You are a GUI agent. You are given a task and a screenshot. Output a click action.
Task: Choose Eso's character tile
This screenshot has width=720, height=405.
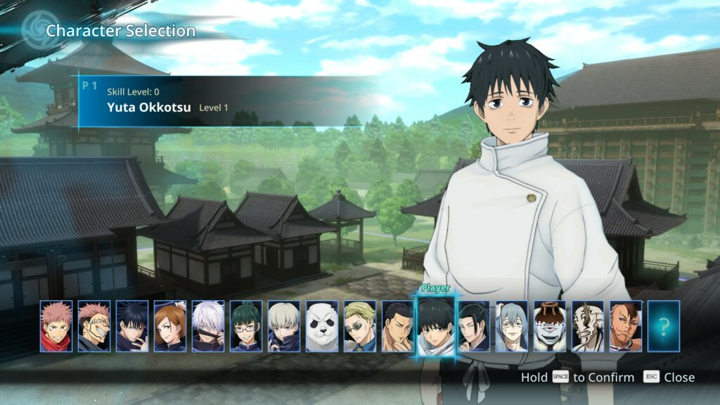point(626,326)
